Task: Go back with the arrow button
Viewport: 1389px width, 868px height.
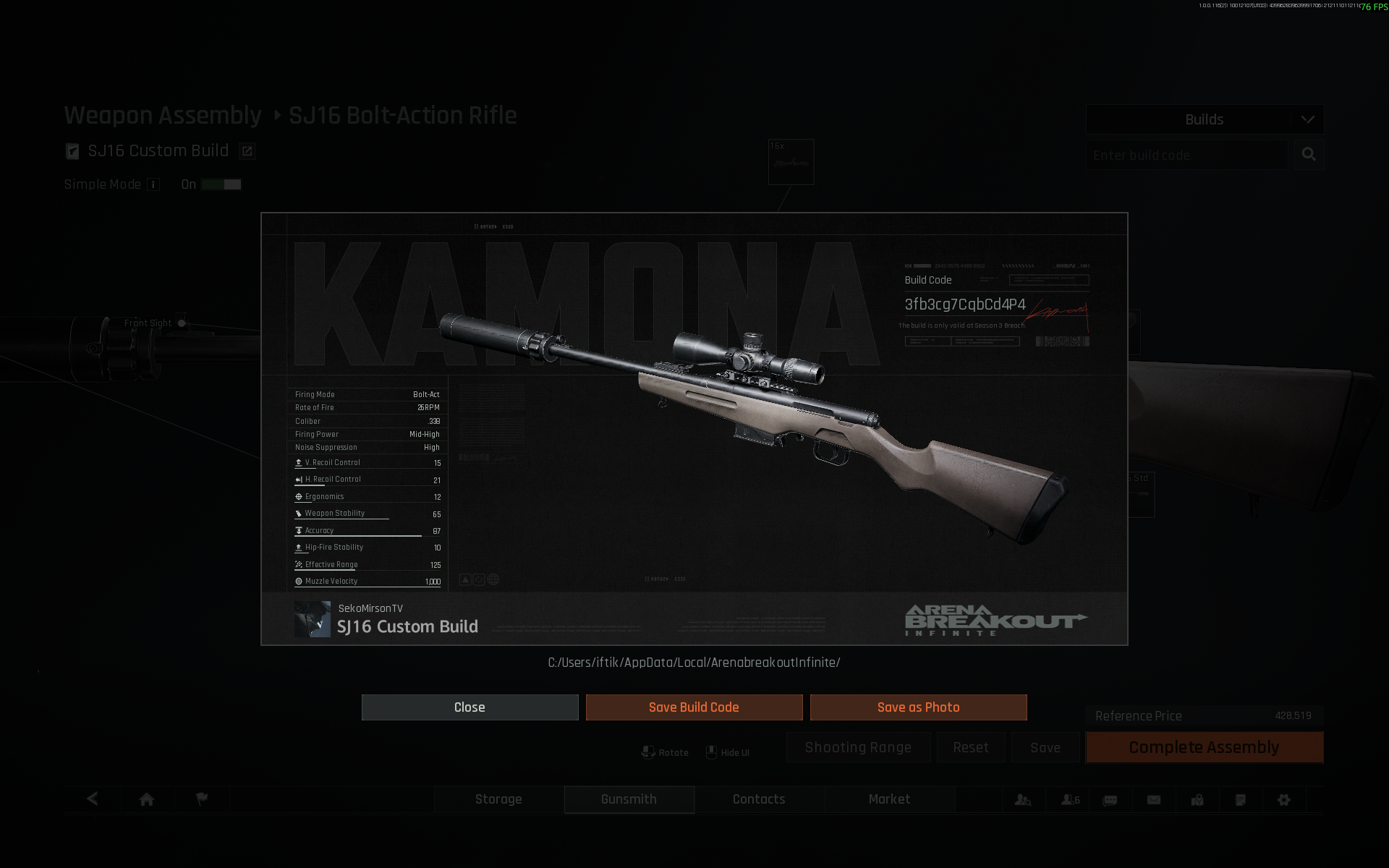Action: point(93,799)
